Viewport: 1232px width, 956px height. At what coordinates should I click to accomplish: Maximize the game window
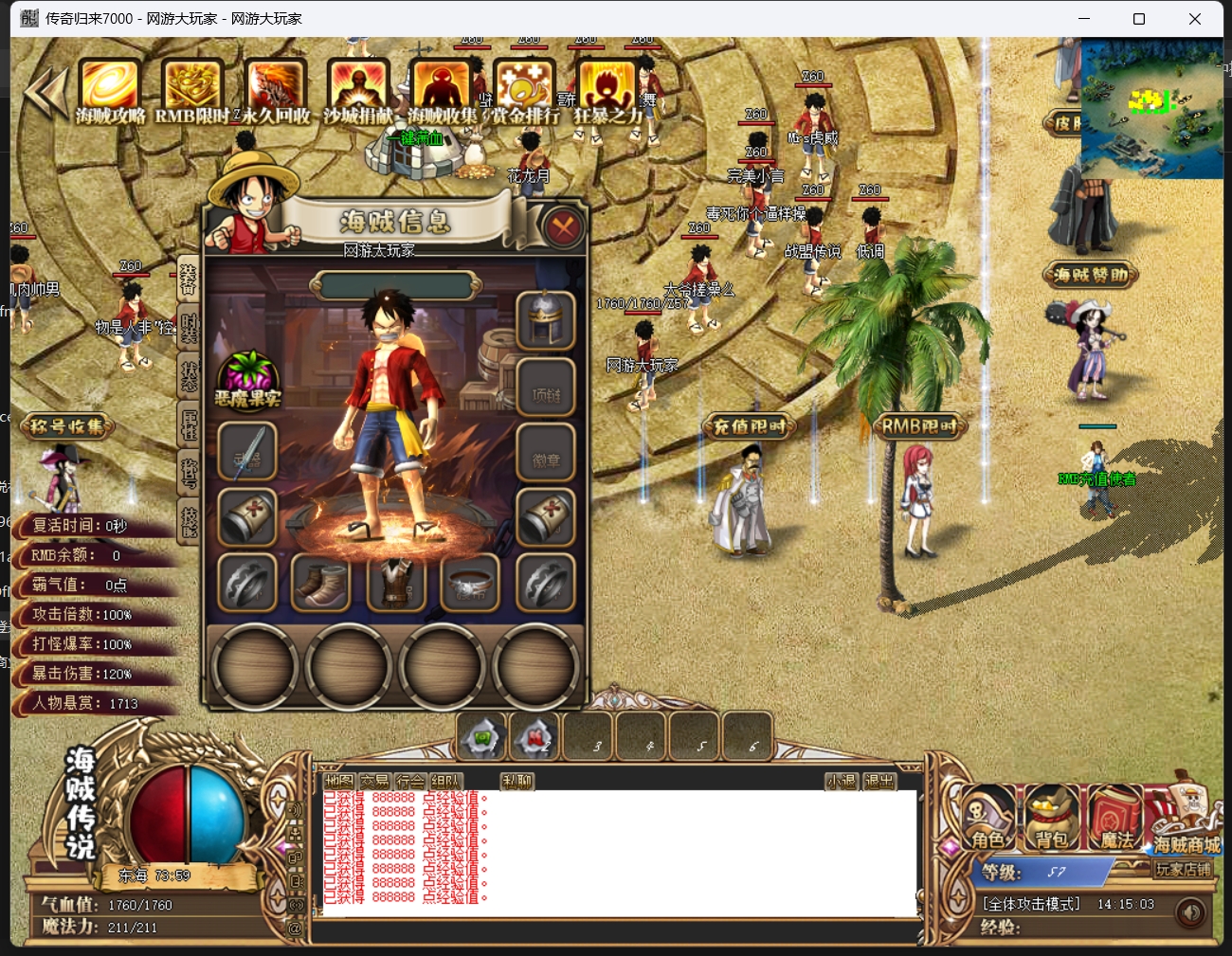(1139, 19)
